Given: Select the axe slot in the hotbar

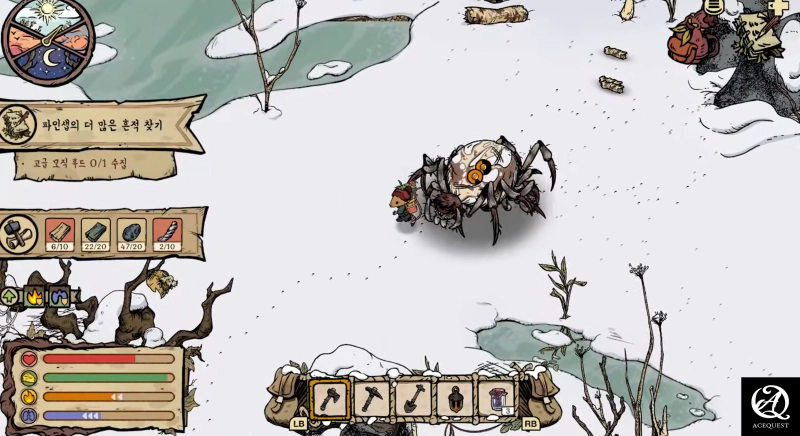Looking at the screenshot, I should pyautogui.click(x=329, y=397).
